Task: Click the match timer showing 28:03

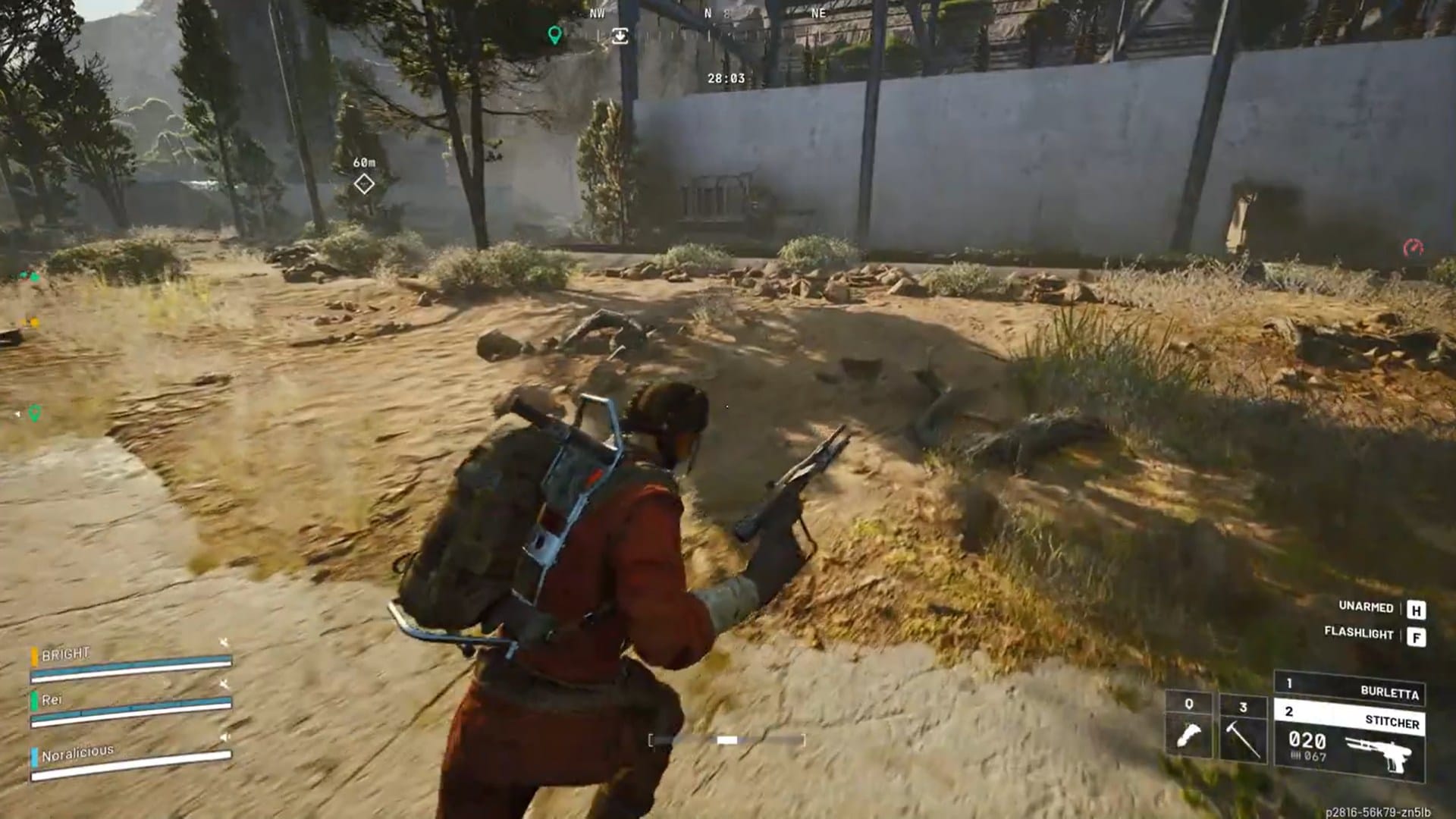Action: coord(726,77)
